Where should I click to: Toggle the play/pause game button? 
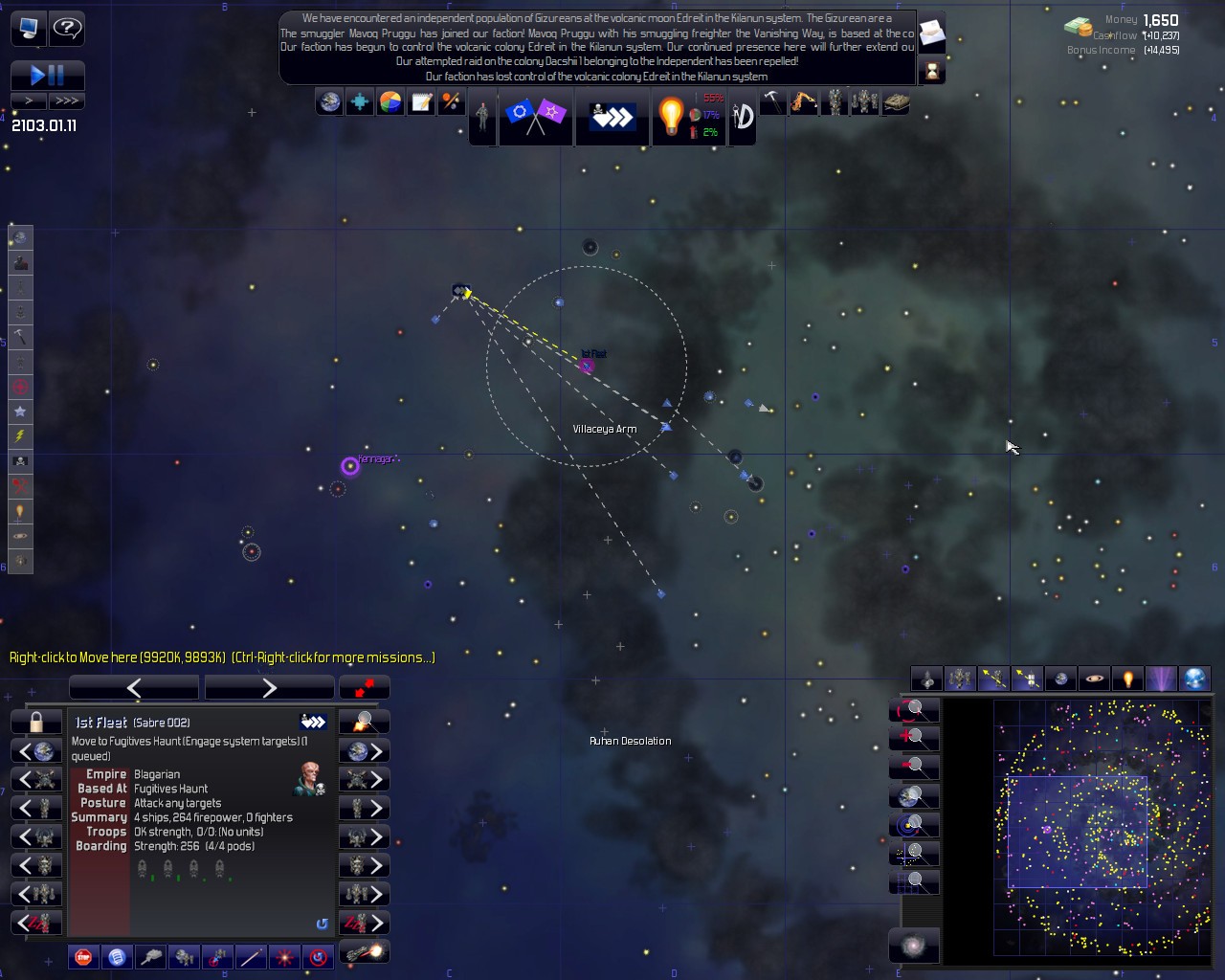coord(47,75)
